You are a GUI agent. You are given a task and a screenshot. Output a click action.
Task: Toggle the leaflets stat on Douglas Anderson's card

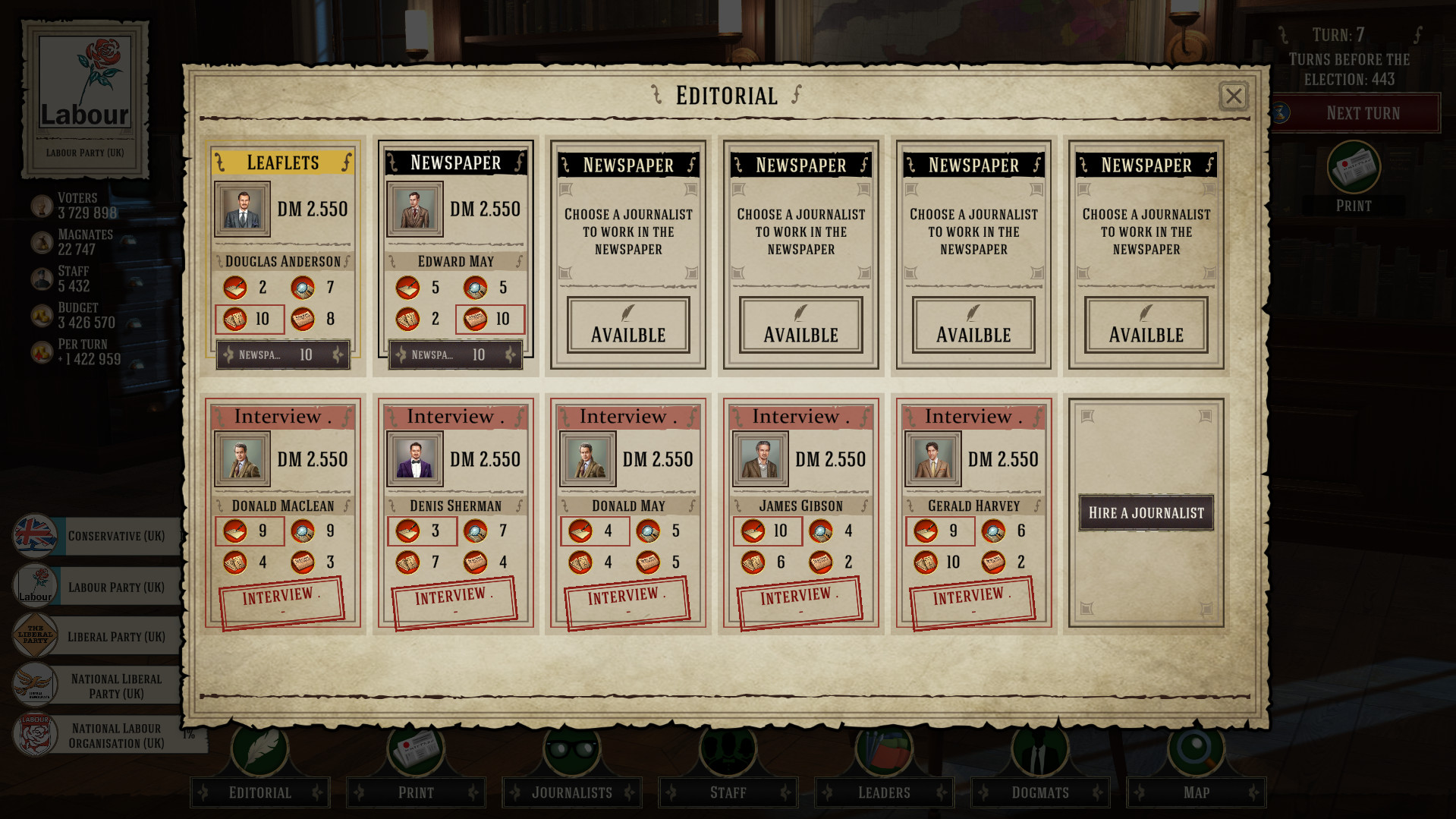(x=250, y=319)
